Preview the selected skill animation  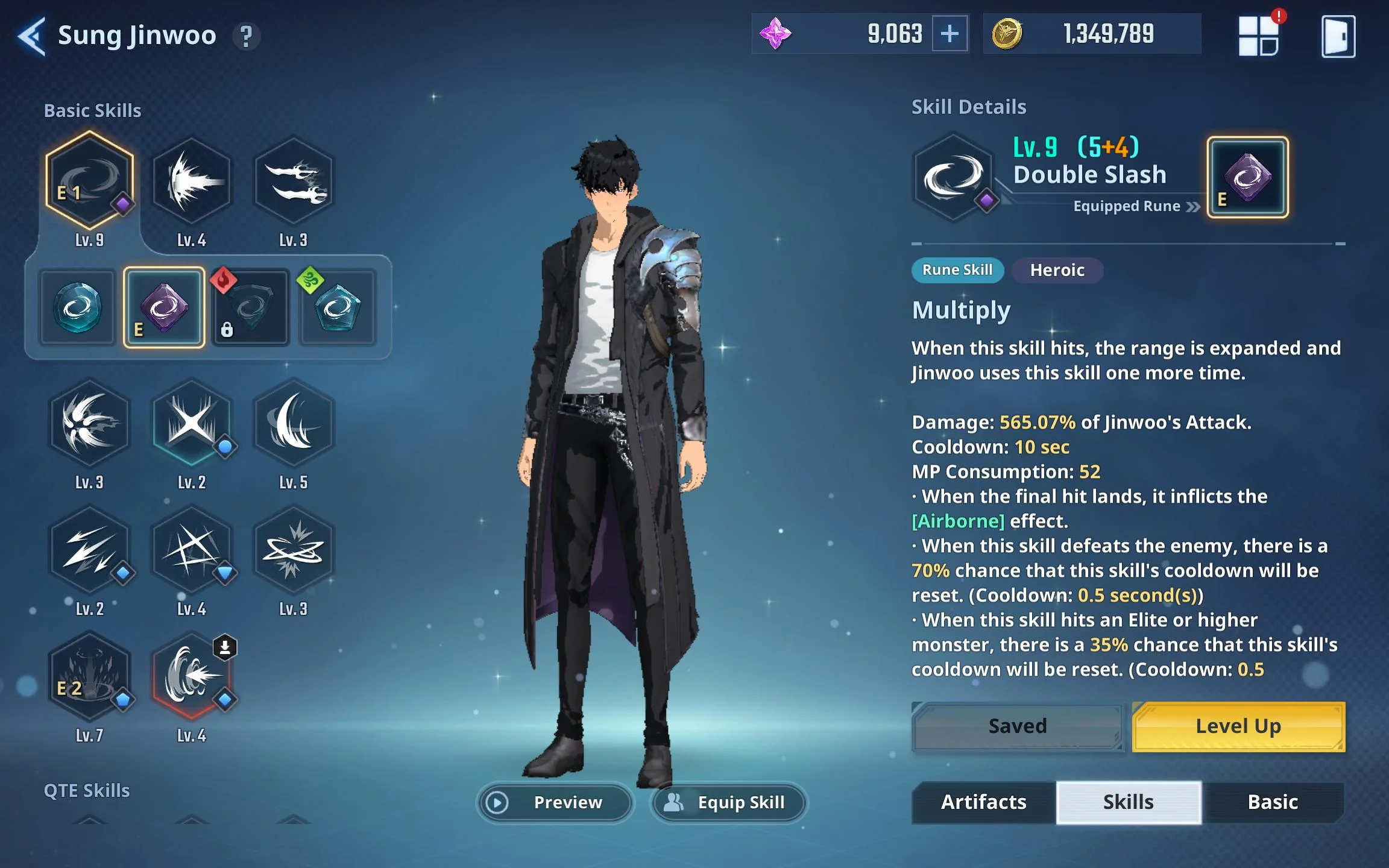point(555,802)
